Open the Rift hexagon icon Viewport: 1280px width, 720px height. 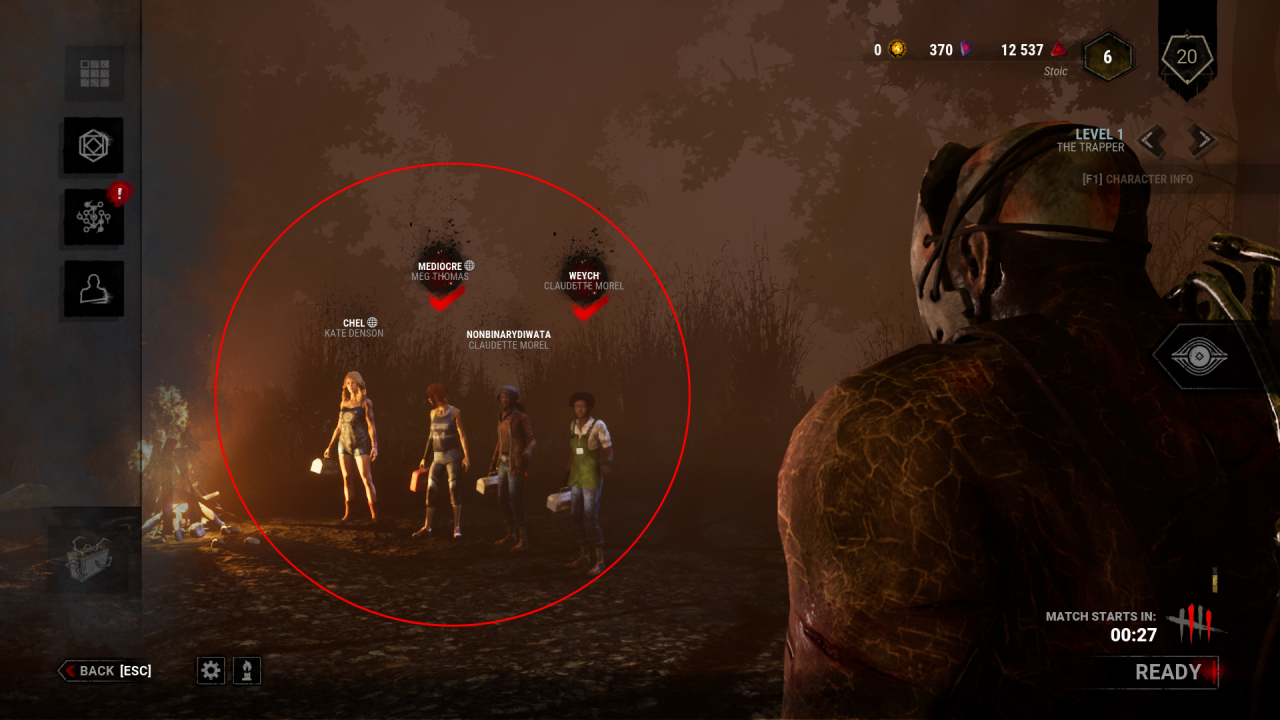point(93,146)
